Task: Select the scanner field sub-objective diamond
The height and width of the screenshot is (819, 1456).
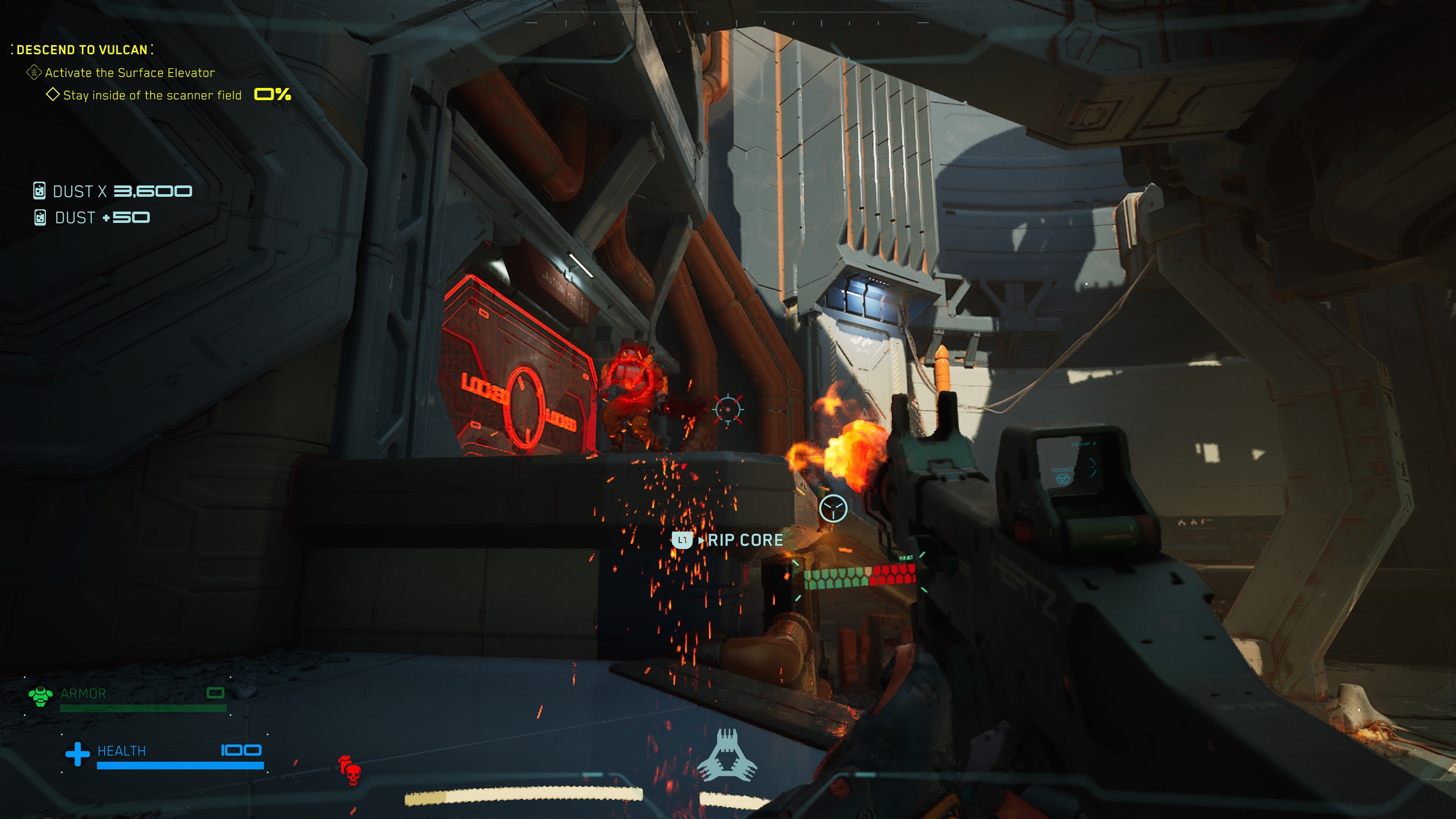Action: (x=53, y=94)
